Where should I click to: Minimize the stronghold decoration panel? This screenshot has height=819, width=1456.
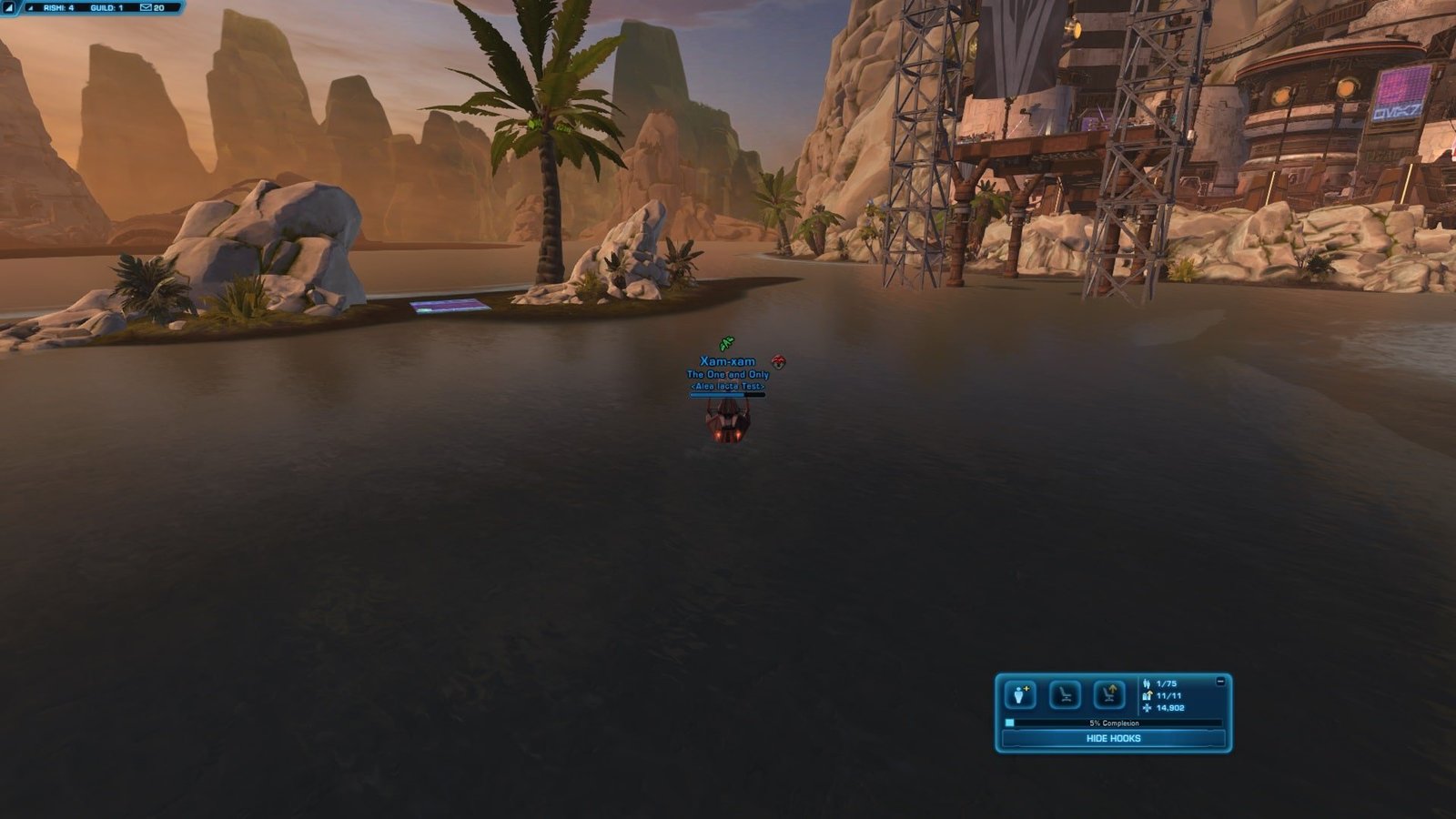1220,681
